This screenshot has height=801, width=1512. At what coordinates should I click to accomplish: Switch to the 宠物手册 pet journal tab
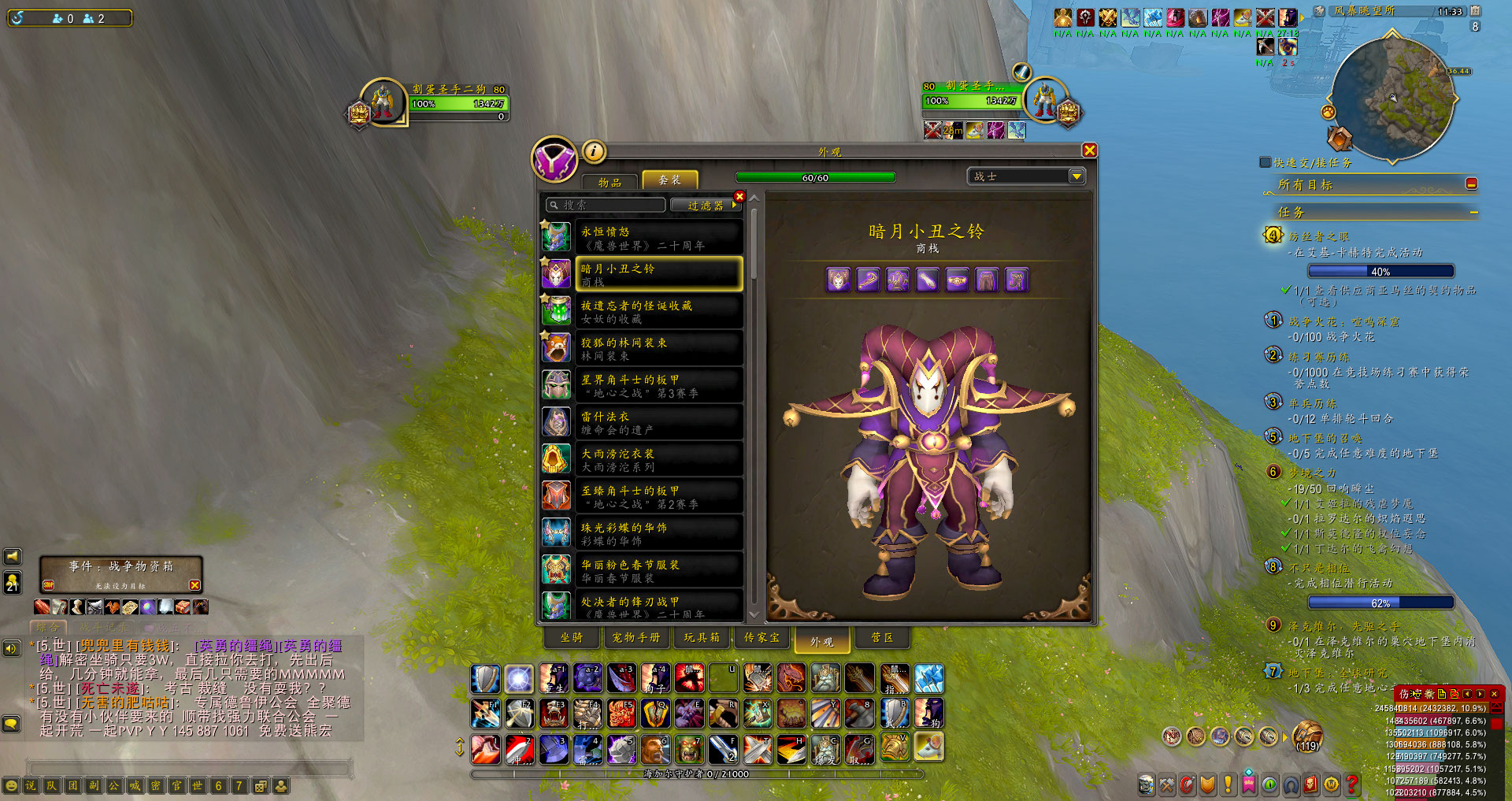pos(636,638)
